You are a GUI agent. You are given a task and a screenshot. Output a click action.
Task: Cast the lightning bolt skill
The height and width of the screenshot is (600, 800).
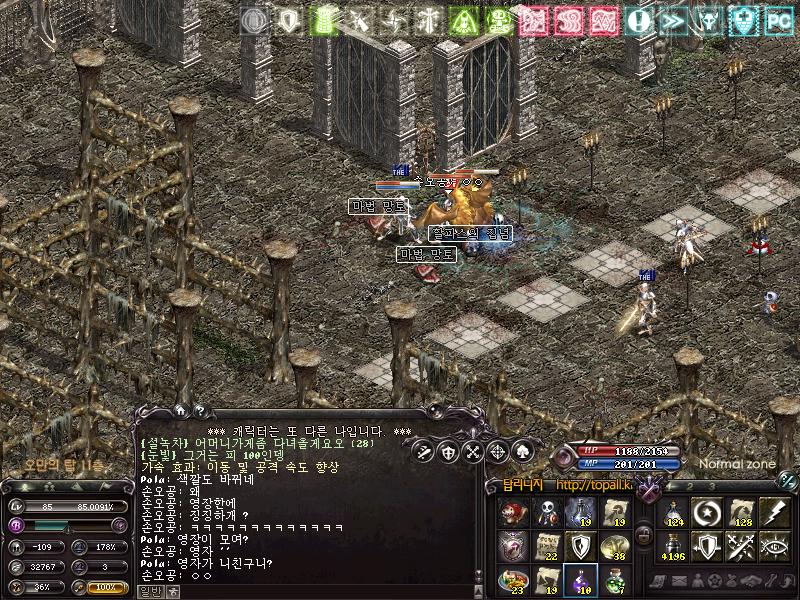coord(775,512)
